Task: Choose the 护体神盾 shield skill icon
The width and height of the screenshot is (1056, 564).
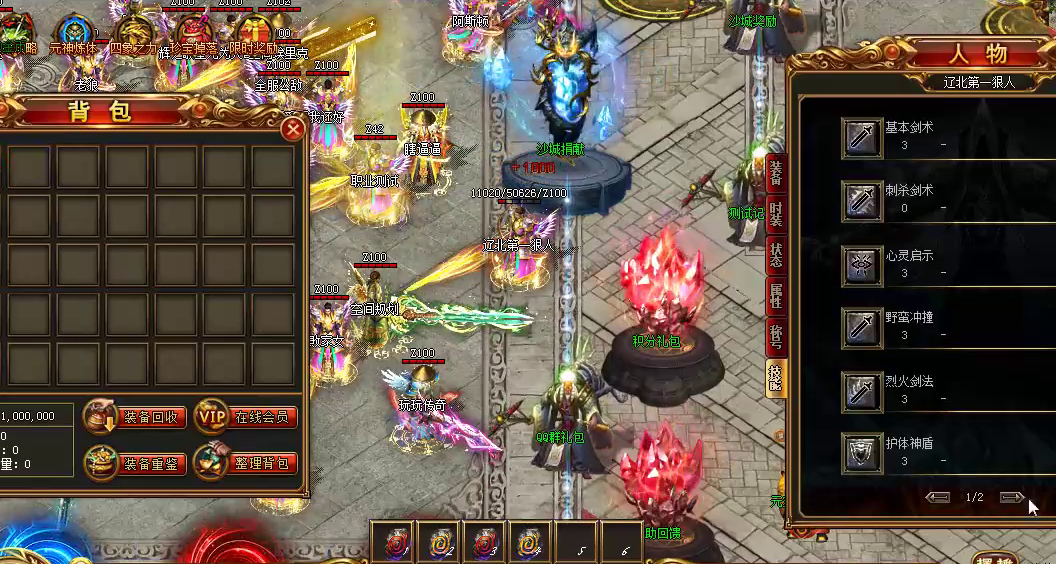Action: pos(861,452)
